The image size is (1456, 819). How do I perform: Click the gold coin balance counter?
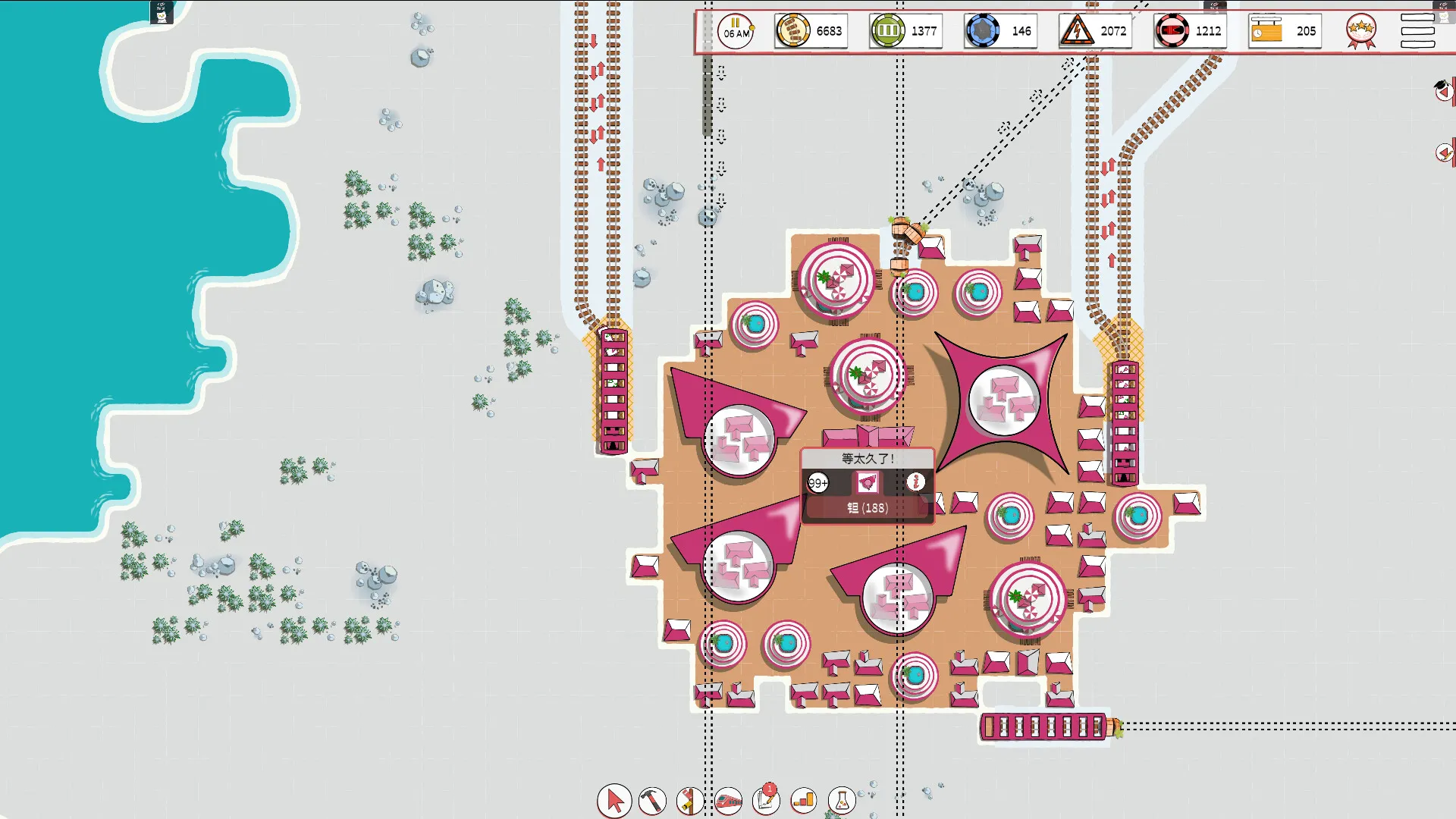coord(810,31)
